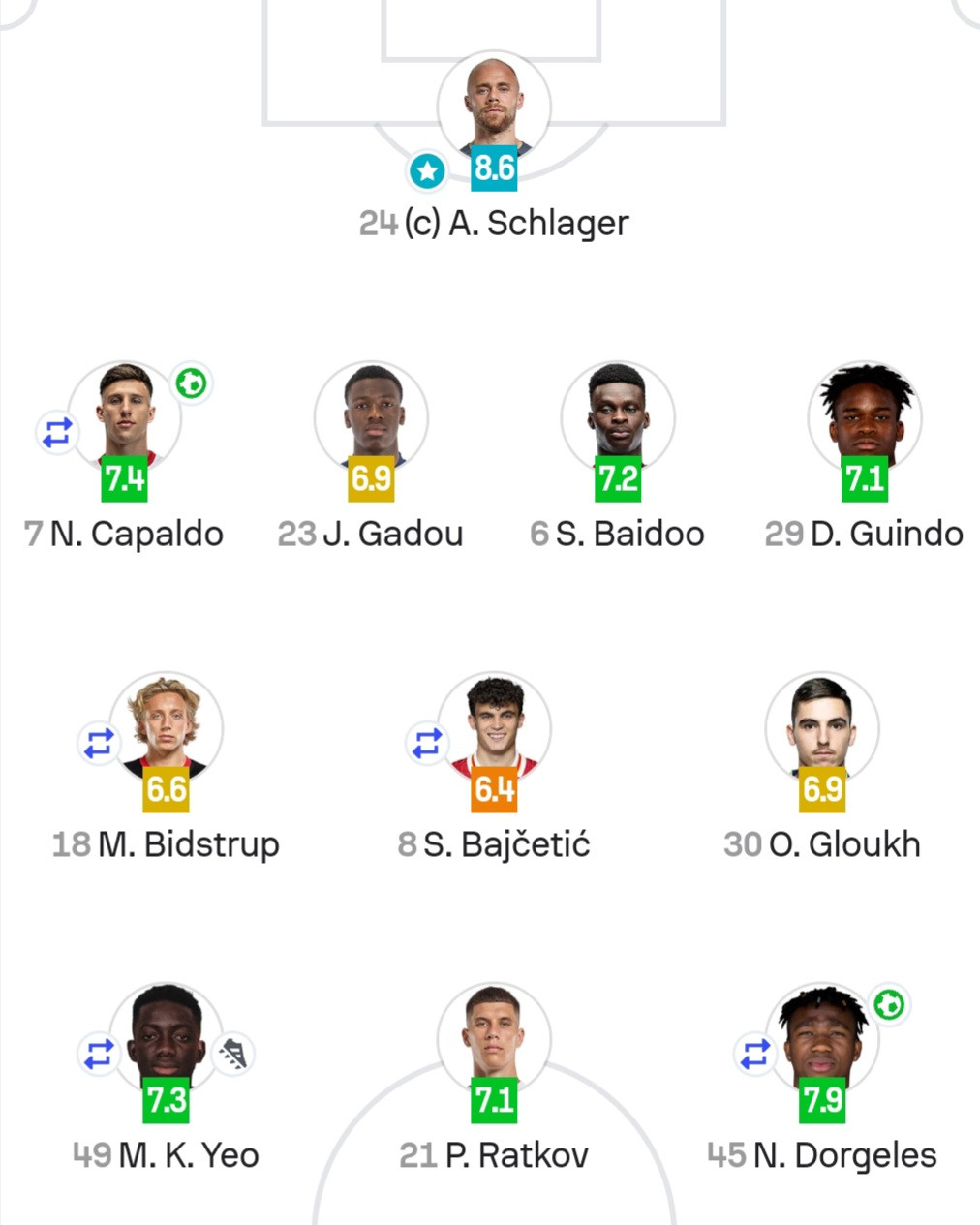The width and height of the screenshot is (980, 1225).
Task: Open S. Baidoo's player card
Action: [618, 415]
